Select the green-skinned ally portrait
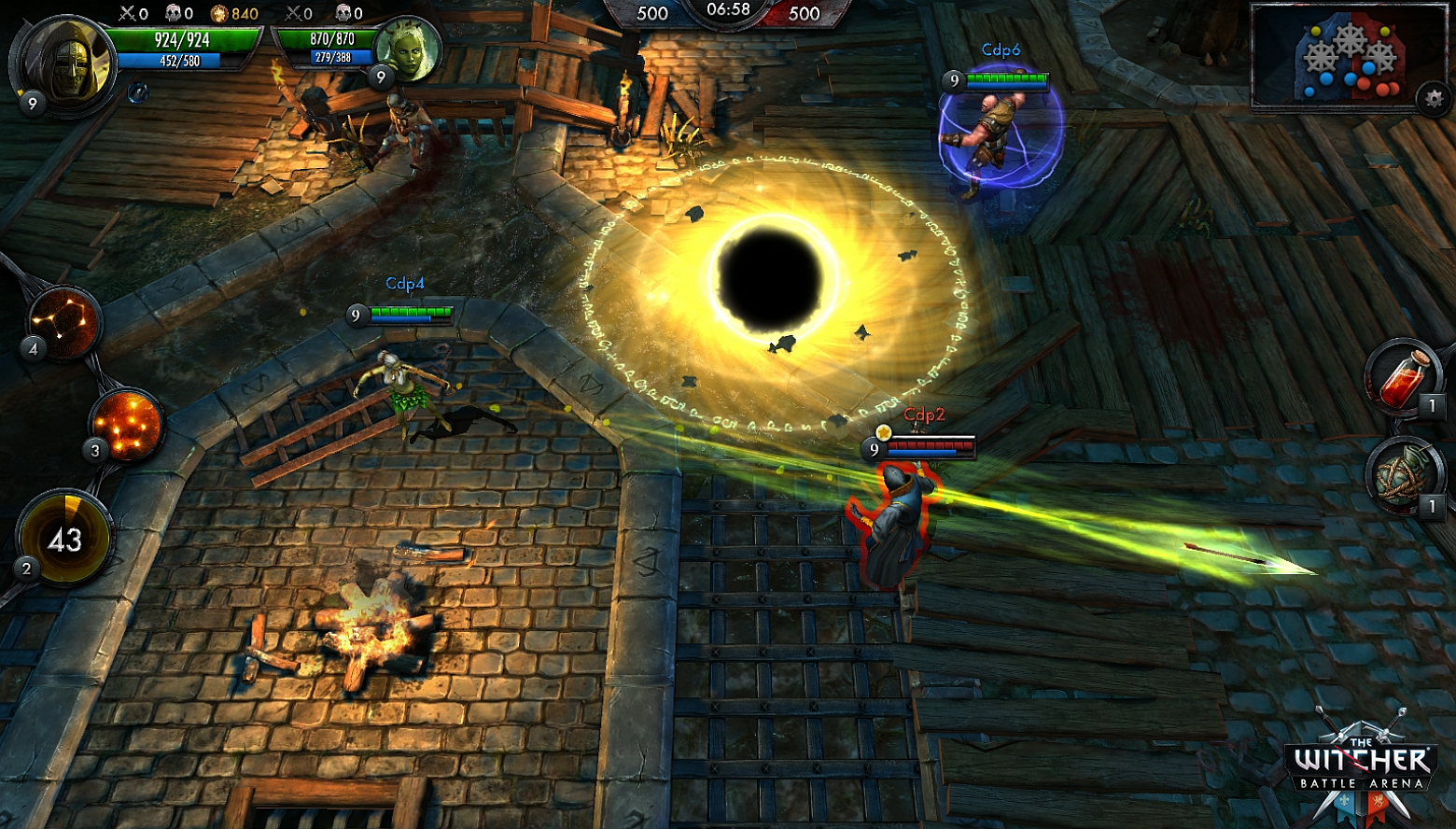The height and width of the screenshot is (829, 1456). click(x=407, y=49)
